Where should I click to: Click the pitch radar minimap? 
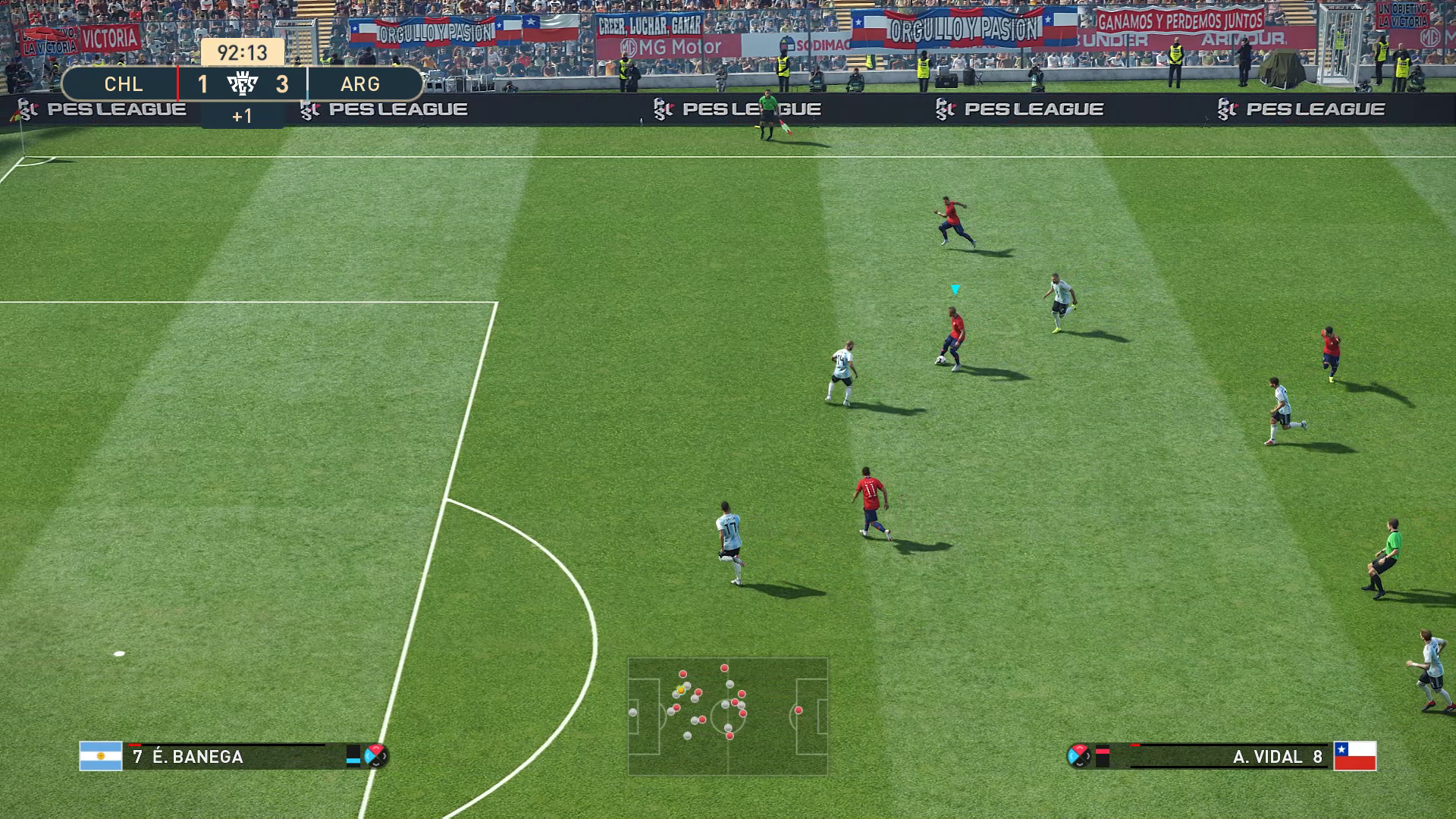click(x=727, y=716)
